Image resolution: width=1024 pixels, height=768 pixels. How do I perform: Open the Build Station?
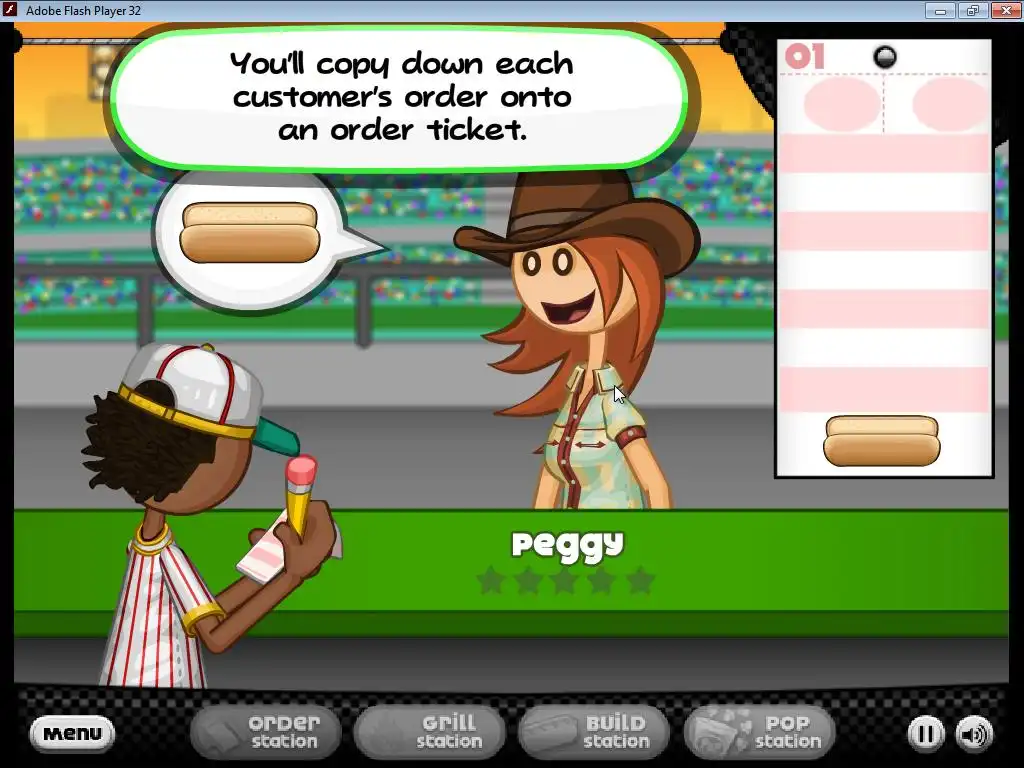tap(595, 732)
